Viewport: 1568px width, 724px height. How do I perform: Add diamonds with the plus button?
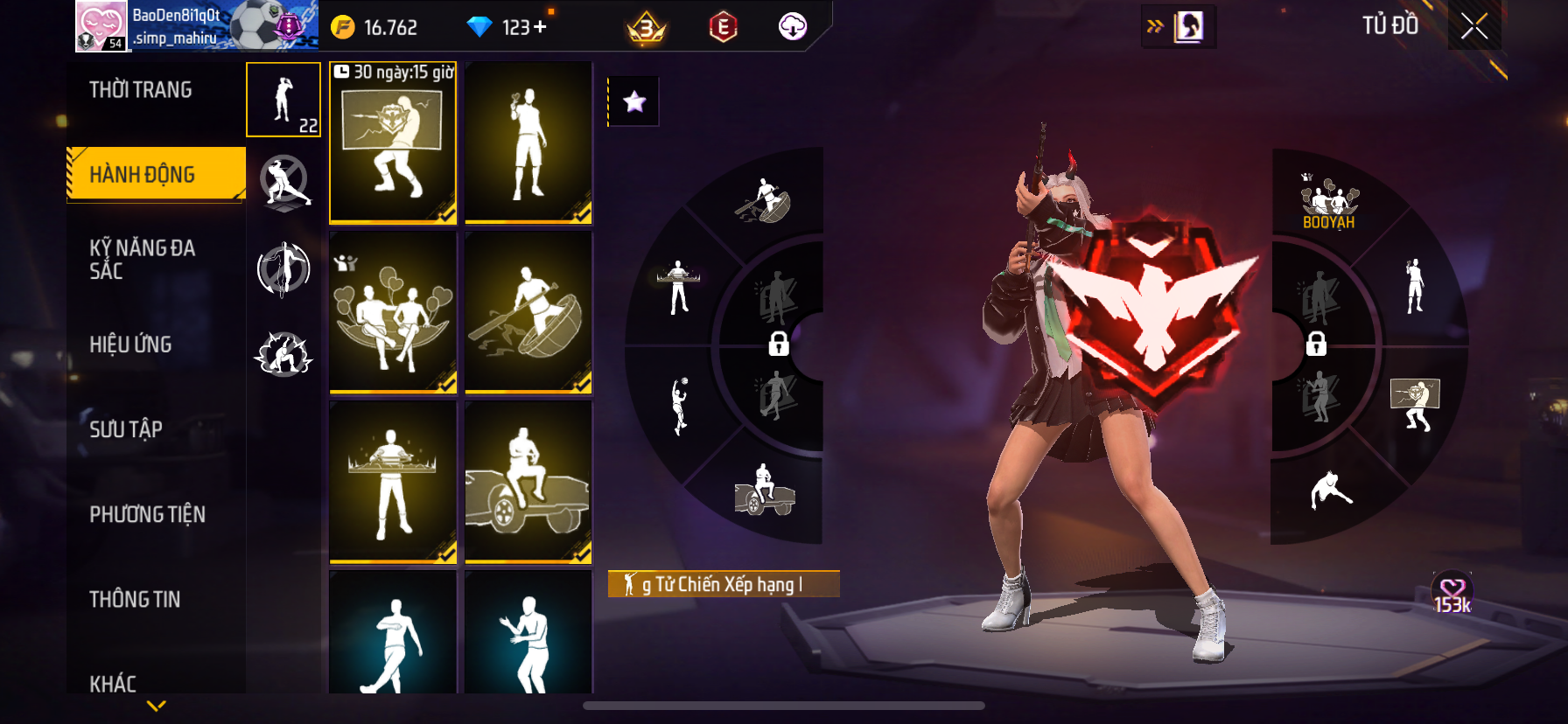tap(540, 27)
